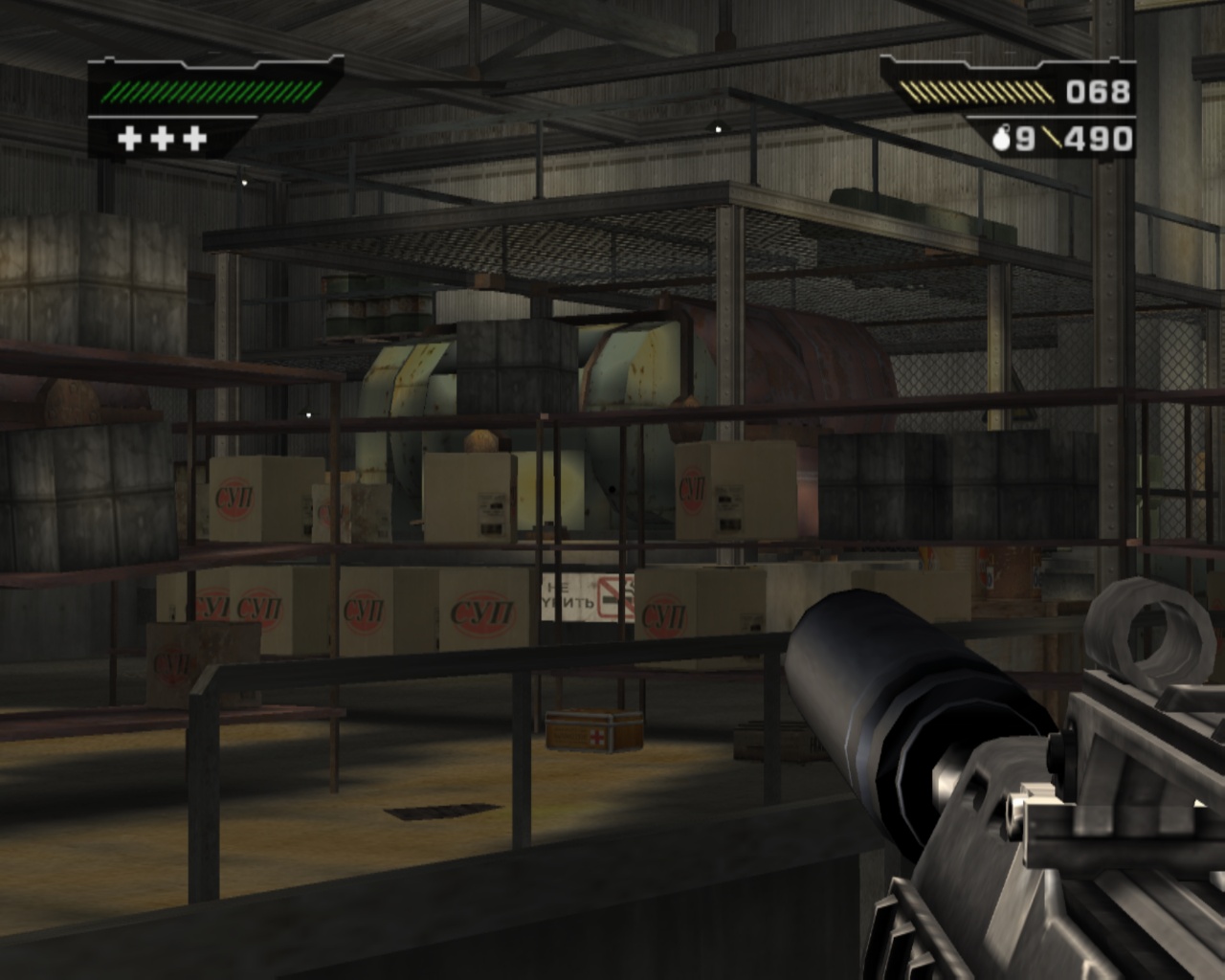1225x980 pixels.
Task: Select the grenade icon in the HUD
Action: click(x=1002, y=139)
